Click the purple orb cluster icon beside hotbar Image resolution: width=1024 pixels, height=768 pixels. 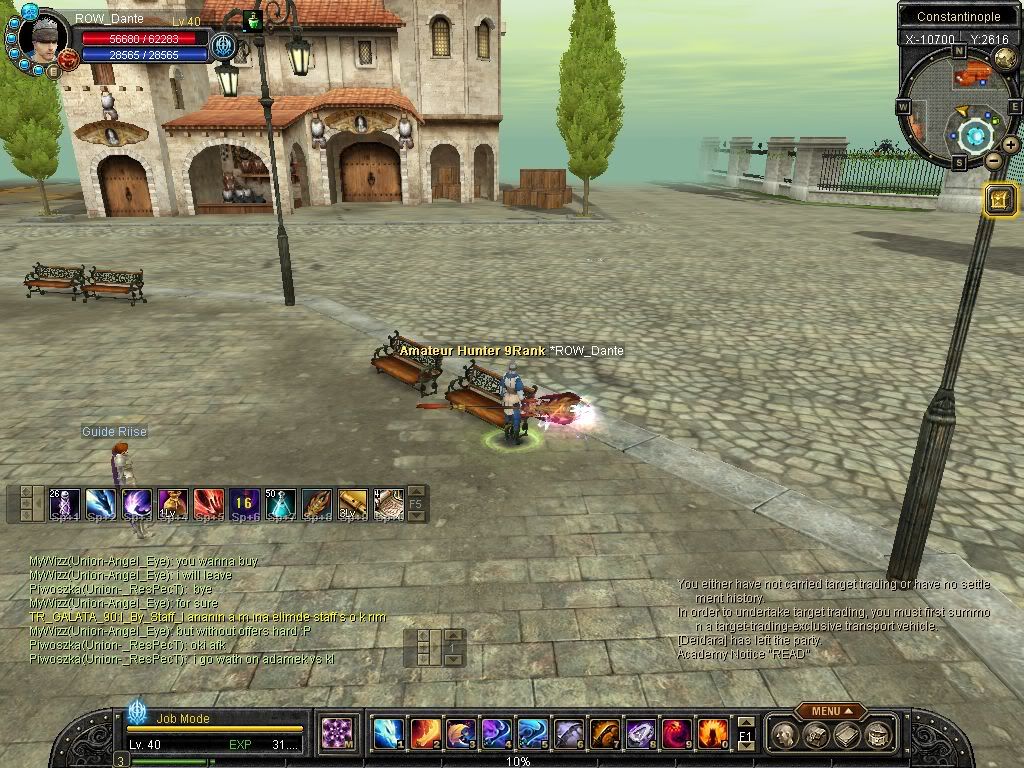[337, 735]
